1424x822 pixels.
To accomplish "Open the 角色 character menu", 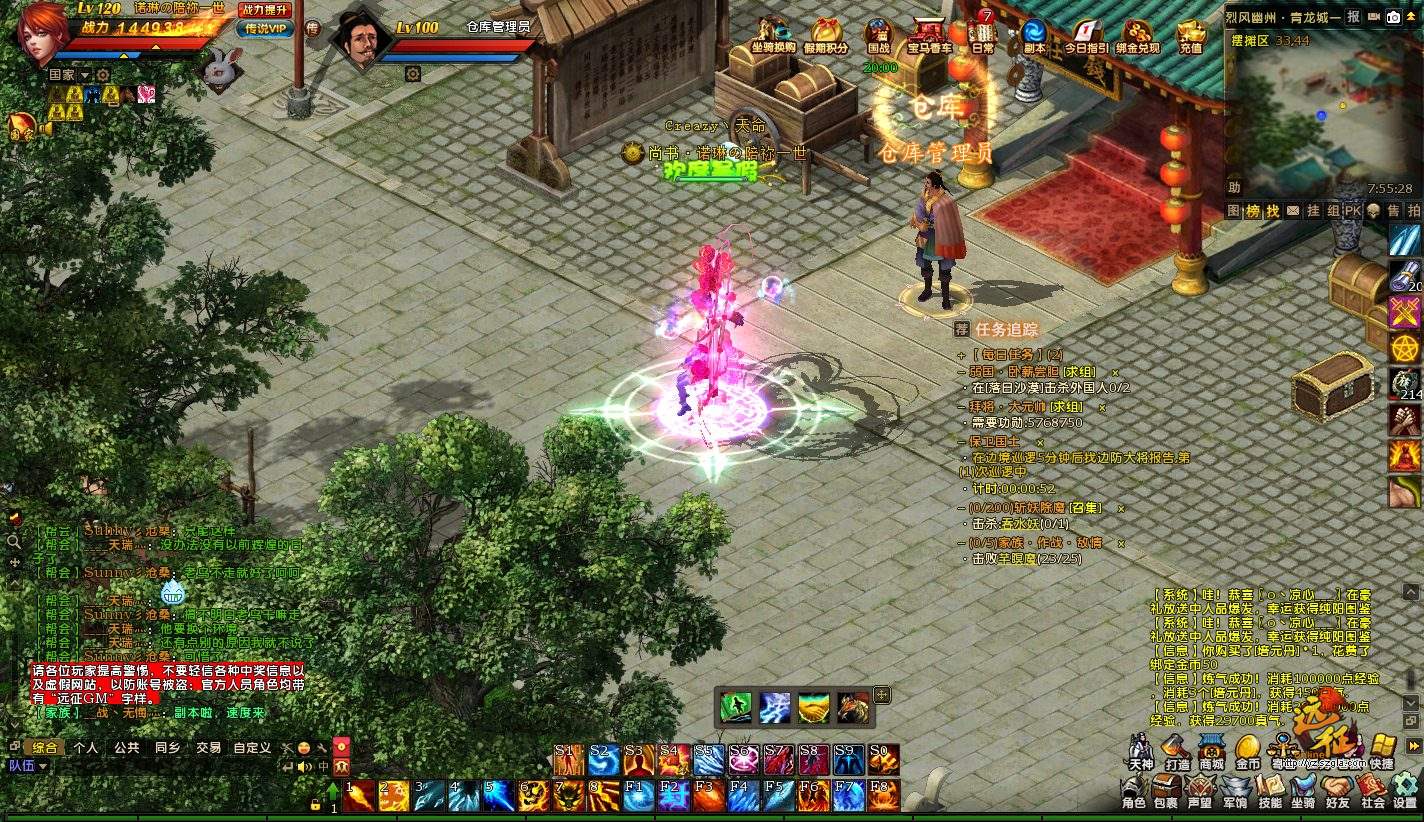I will (x=1133, y=790).
